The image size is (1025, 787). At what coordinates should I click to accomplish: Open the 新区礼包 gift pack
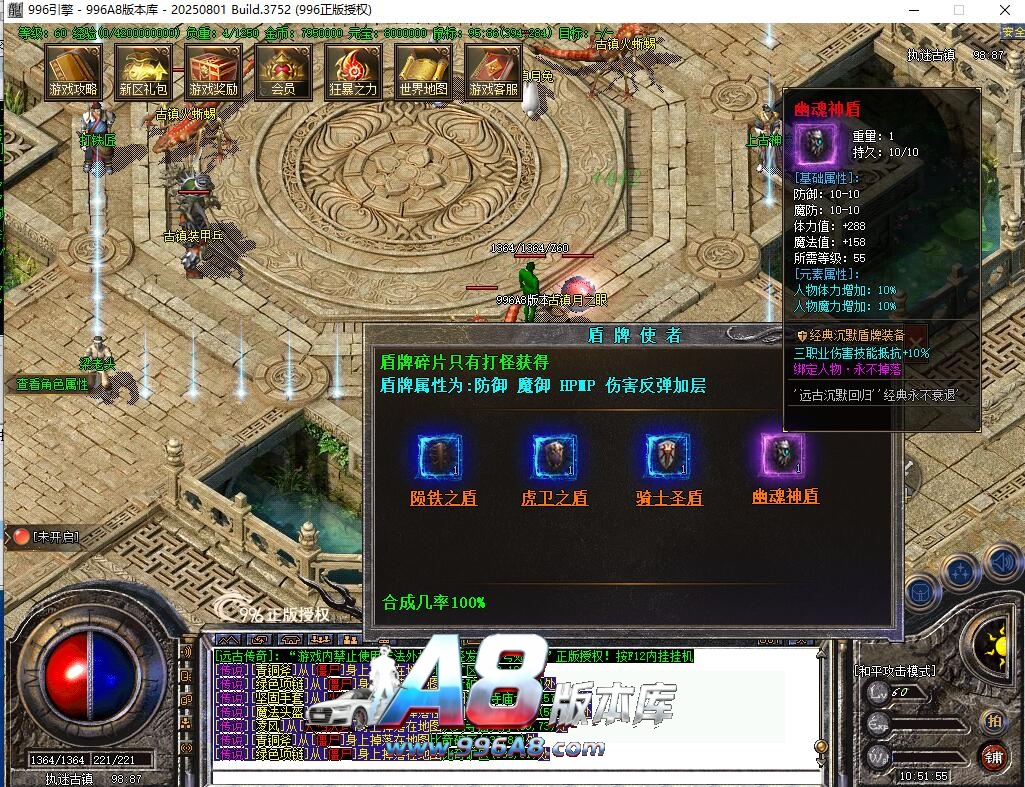[144, 71]
